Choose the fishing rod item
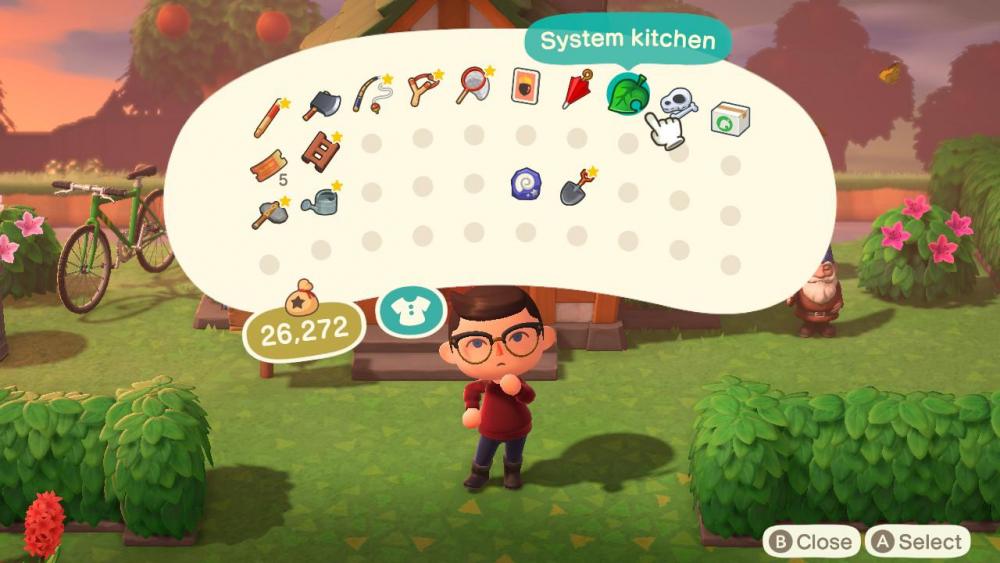The width and height of the screenshot is (1000, 563). 372,92
